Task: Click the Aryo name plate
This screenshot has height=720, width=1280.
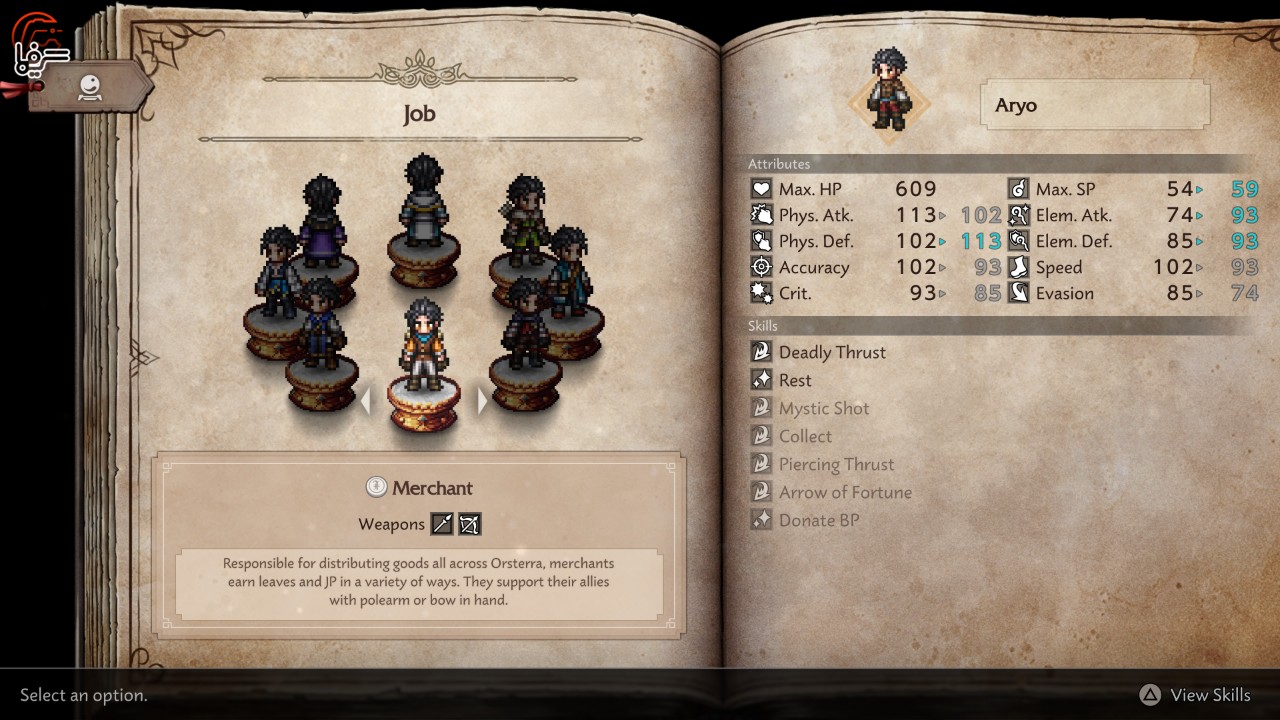Action: [1094, 104]
